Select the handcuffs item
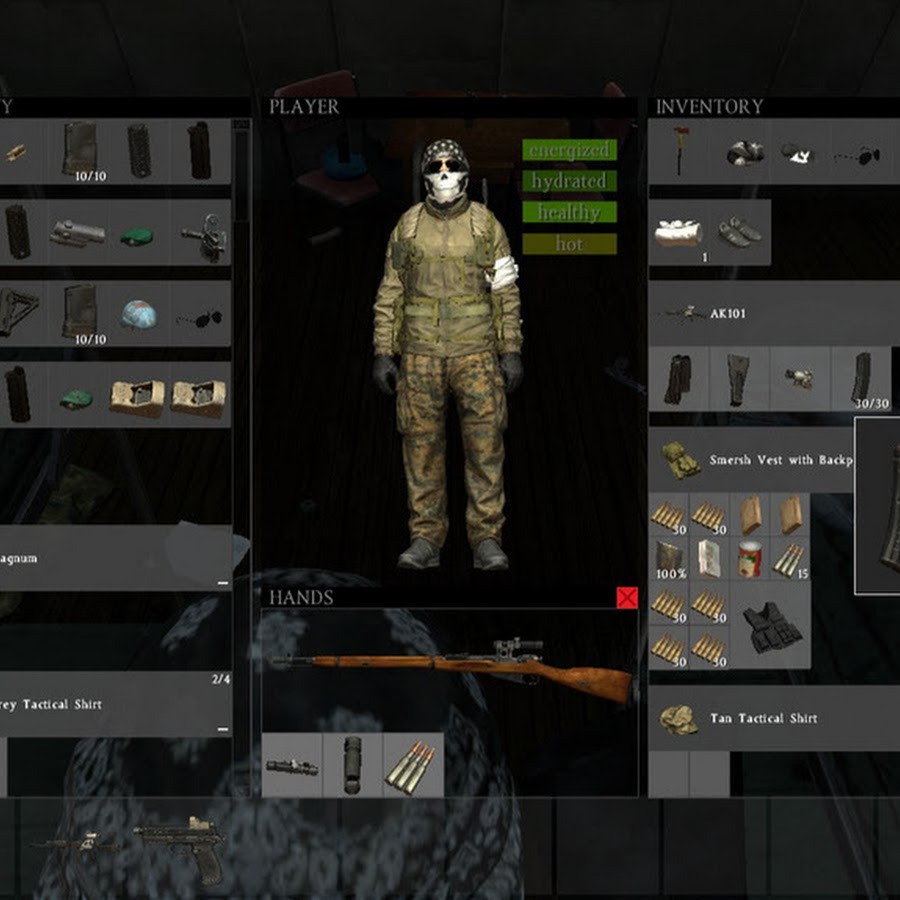Viewport: 900px width, 900px height. click(x=203, y=235)
